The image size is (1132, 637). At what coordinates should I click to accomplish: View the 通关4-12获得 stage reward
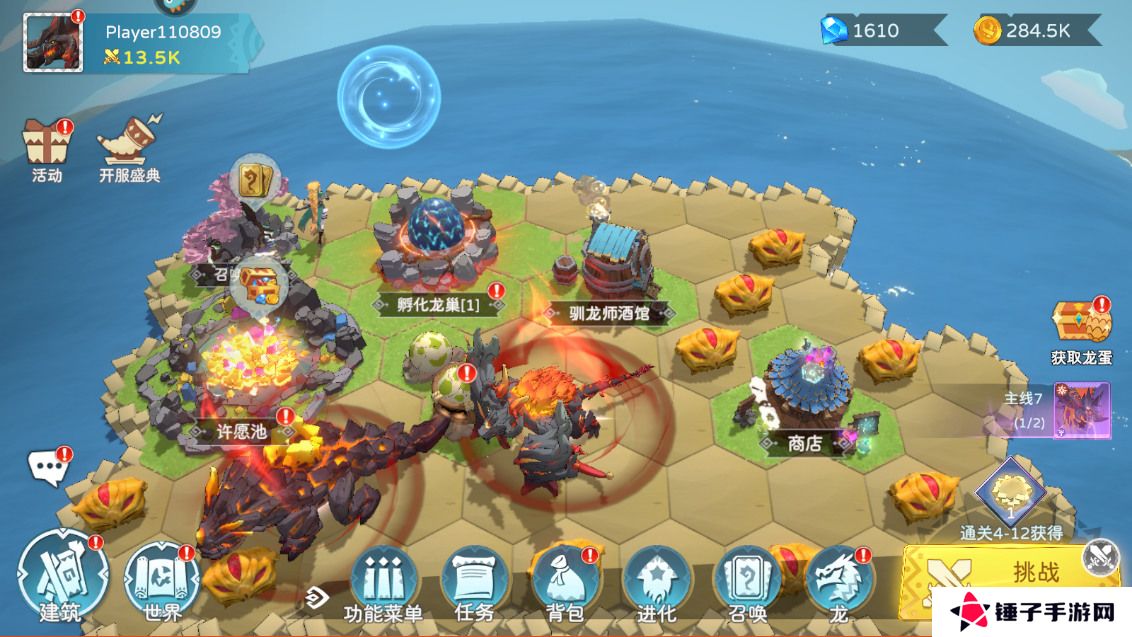pos(1010,495)
